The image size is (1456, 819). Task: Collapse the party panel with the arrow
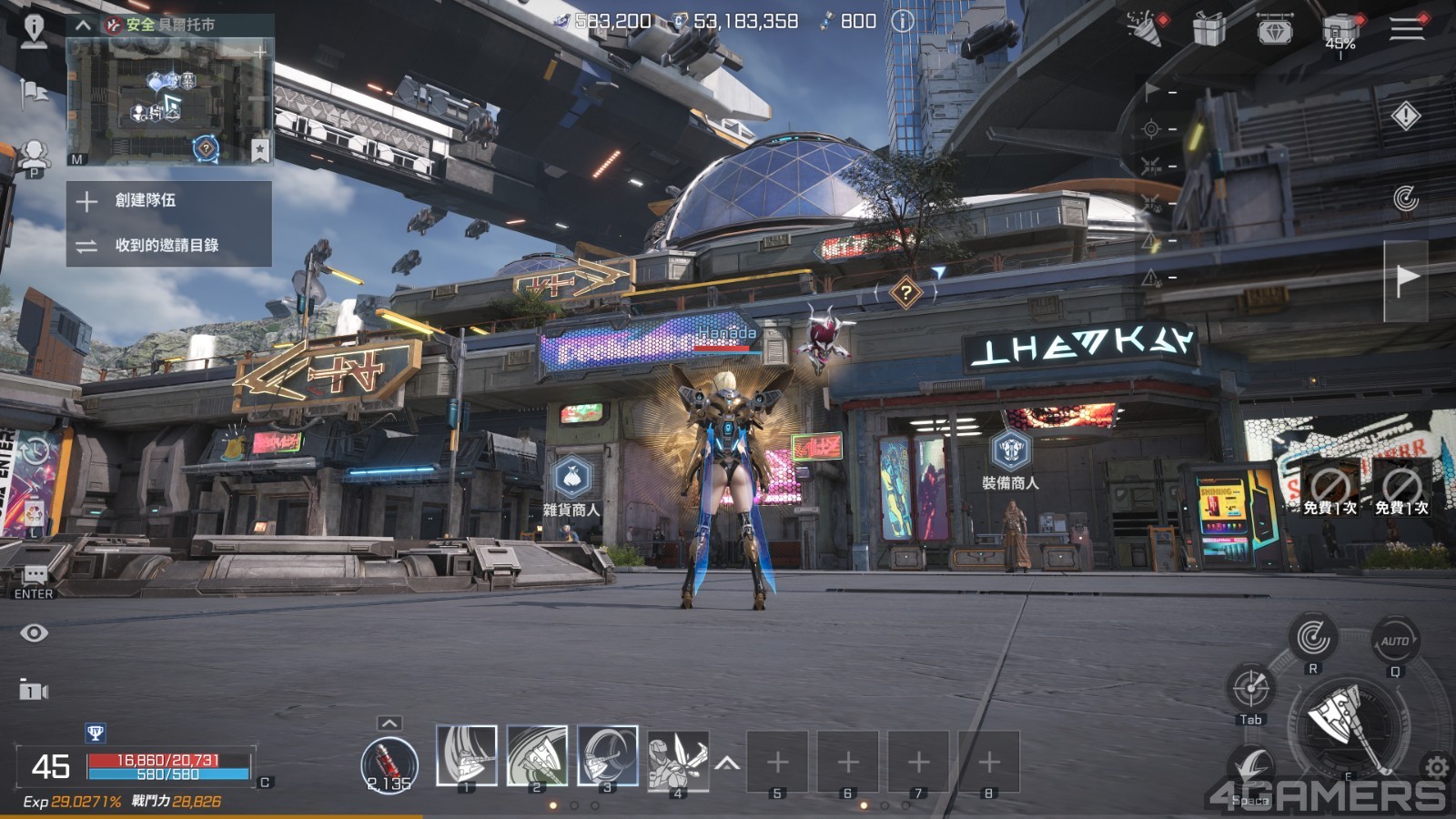[83, 25]
